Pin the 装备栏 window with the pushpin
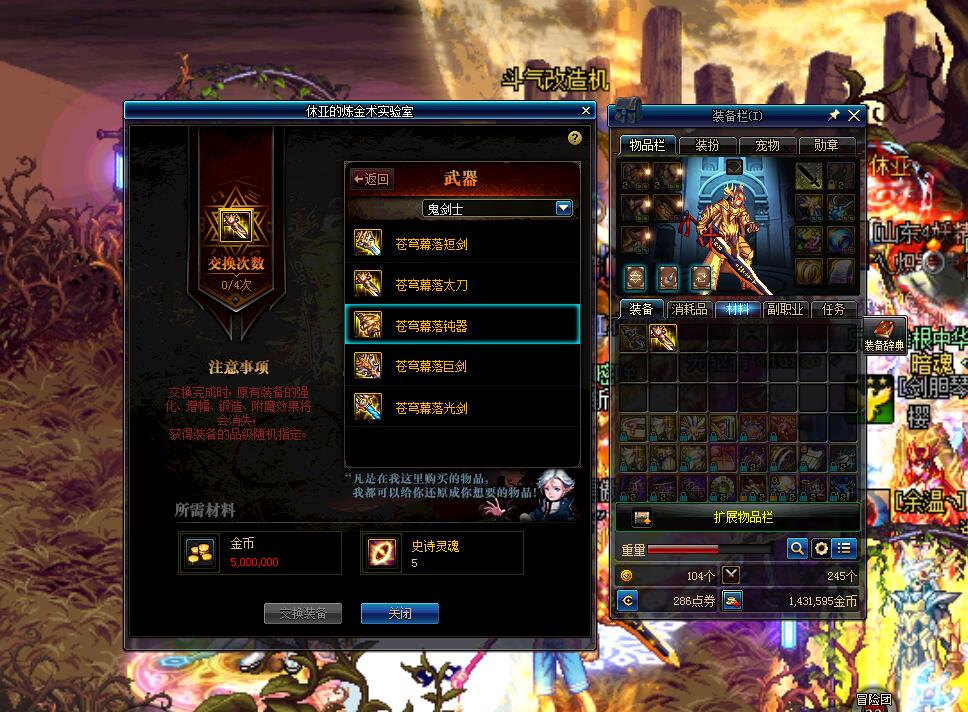Image resolution: width=968 pixels, height=712 pixels. (x=834, y=115)
